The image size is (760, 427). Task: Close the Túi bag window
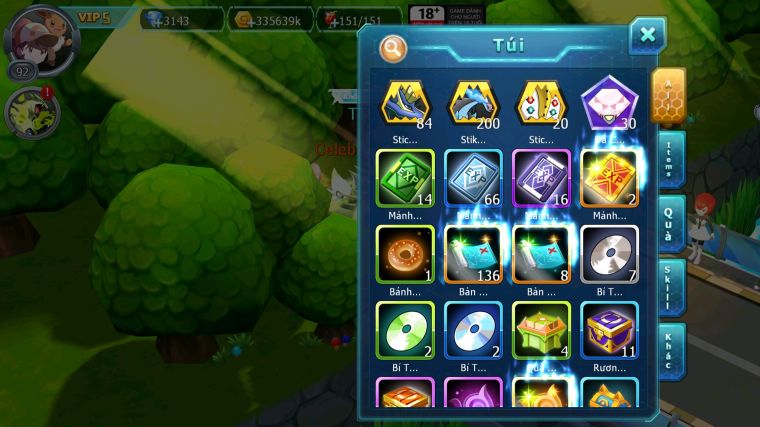click(x=647, y=36)
